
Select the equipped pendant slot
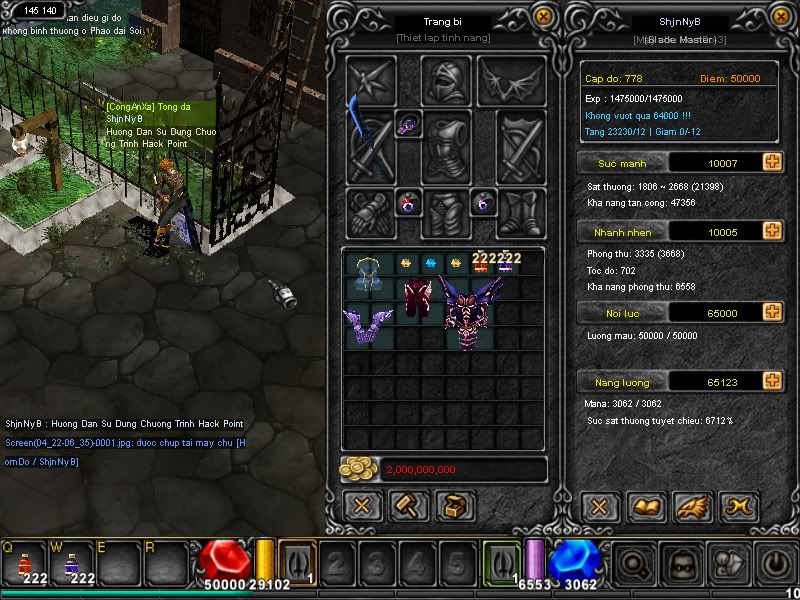coord(409,125)
